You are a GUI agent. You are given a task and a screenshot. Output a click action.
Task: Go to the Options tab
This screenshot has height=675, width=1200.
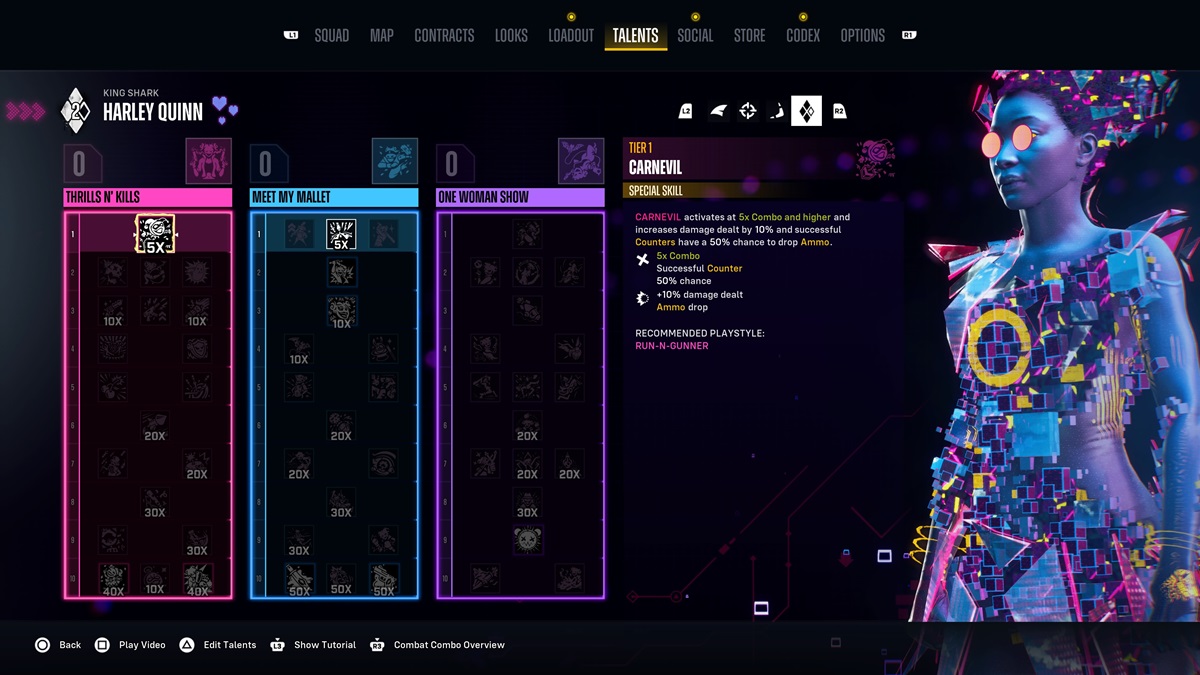862,36
